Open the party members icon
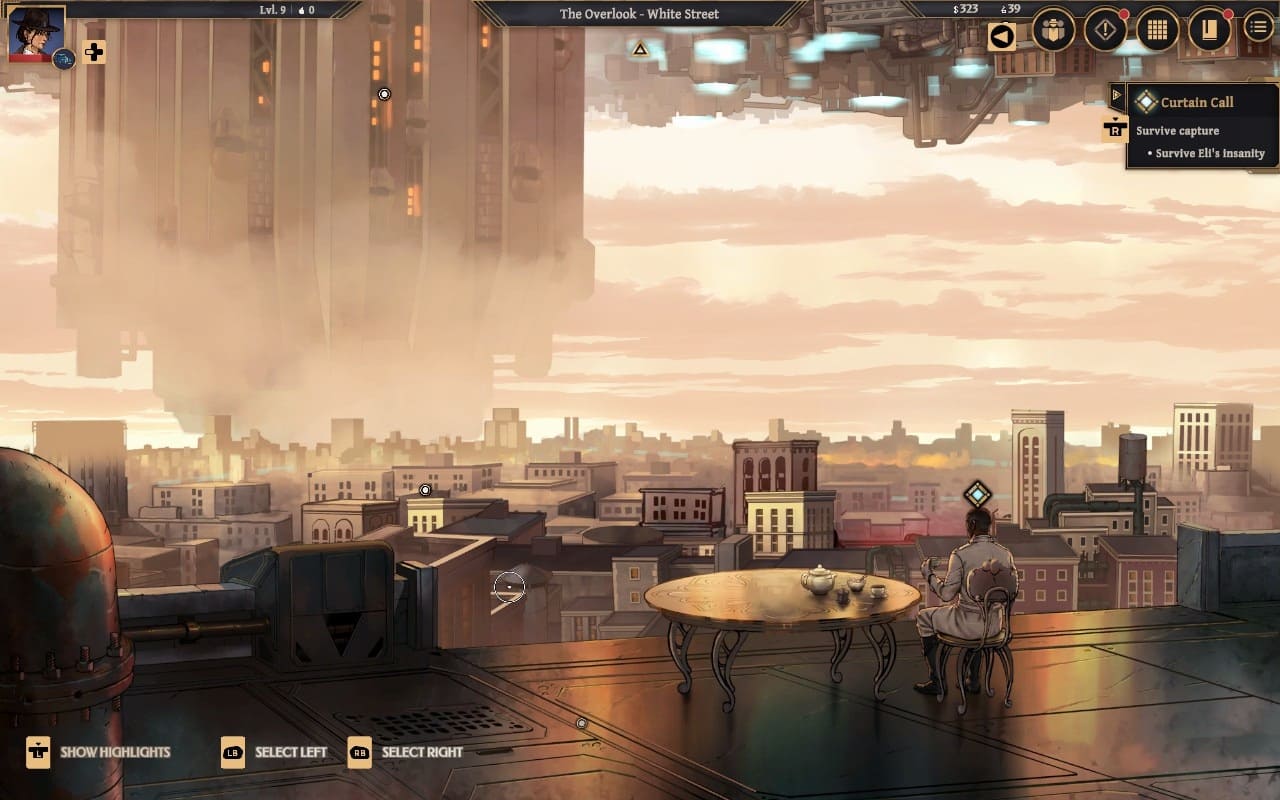The height and width of the screenshot is (800, 1280). point(1053,30)
